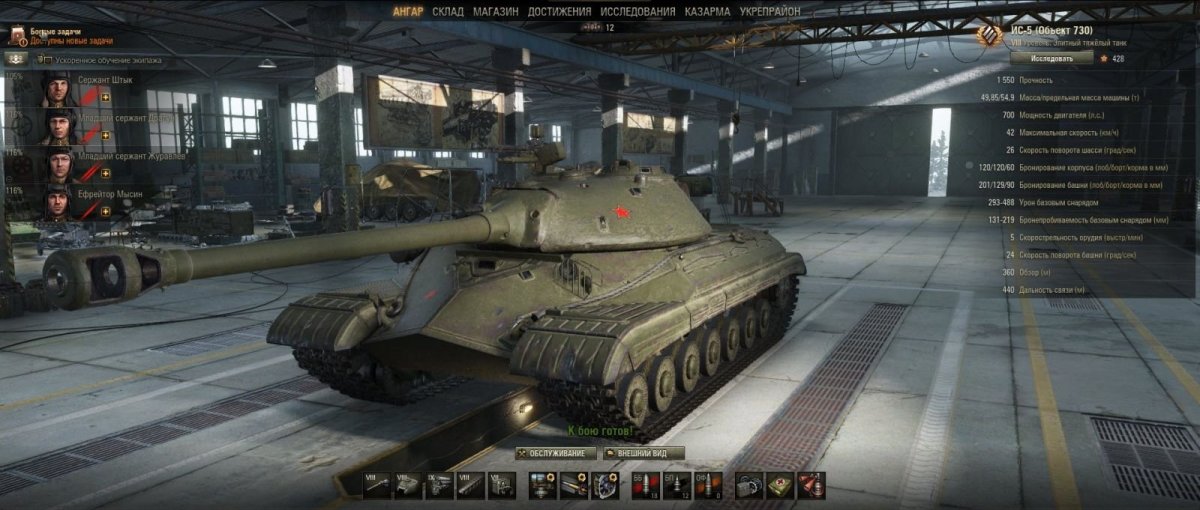Select the first aid kit consumable

[x=780, y=486]
